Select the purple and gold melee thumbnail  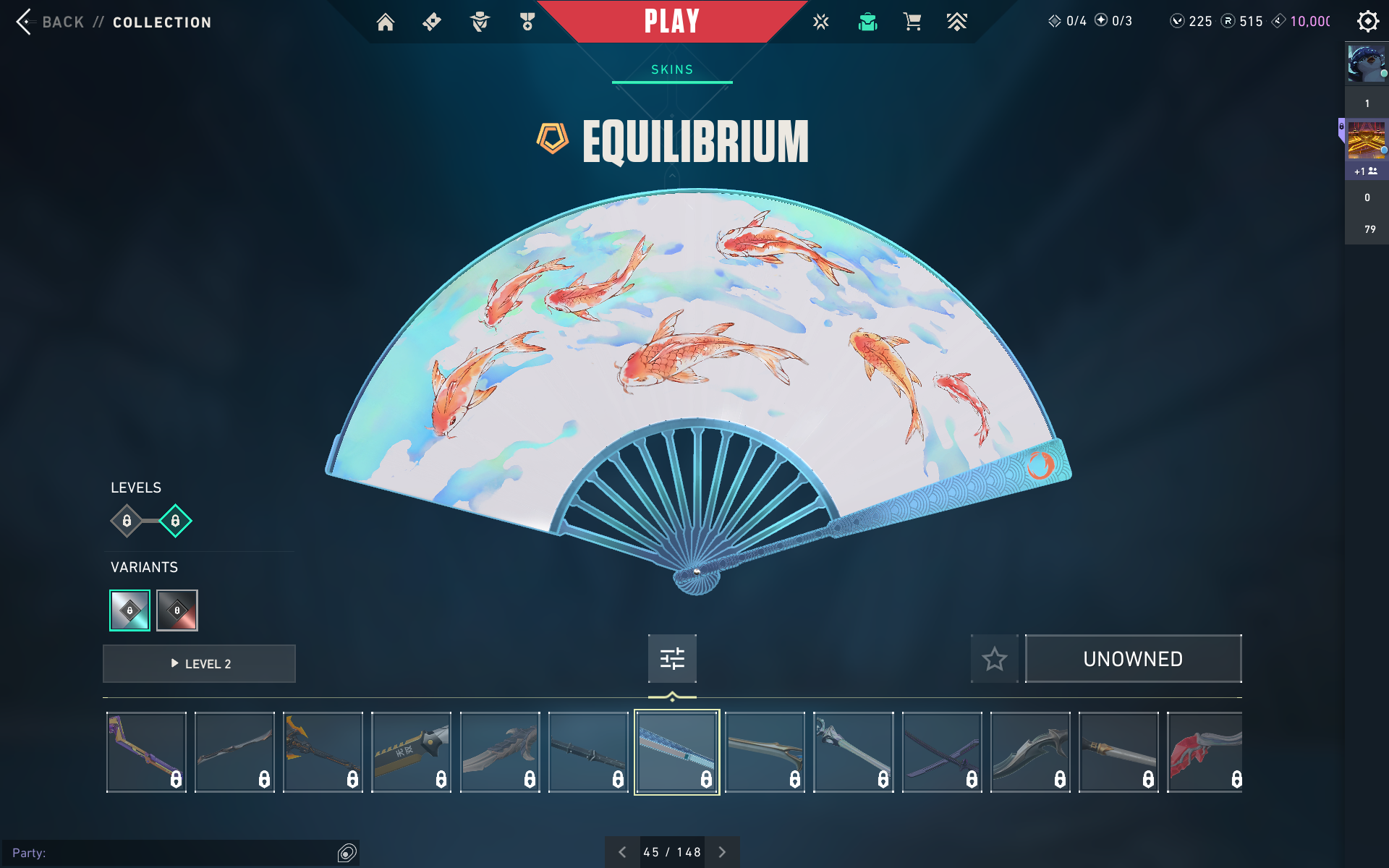(146, 752)
